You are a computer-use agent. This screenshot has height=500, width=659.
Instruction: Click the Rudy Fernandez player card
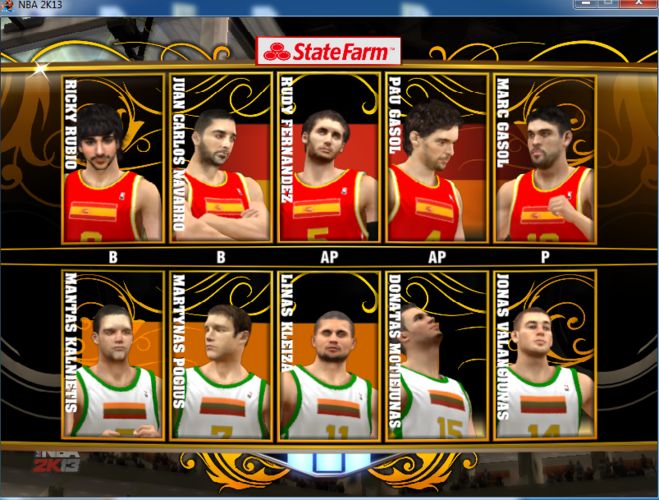tap(329, 158)
